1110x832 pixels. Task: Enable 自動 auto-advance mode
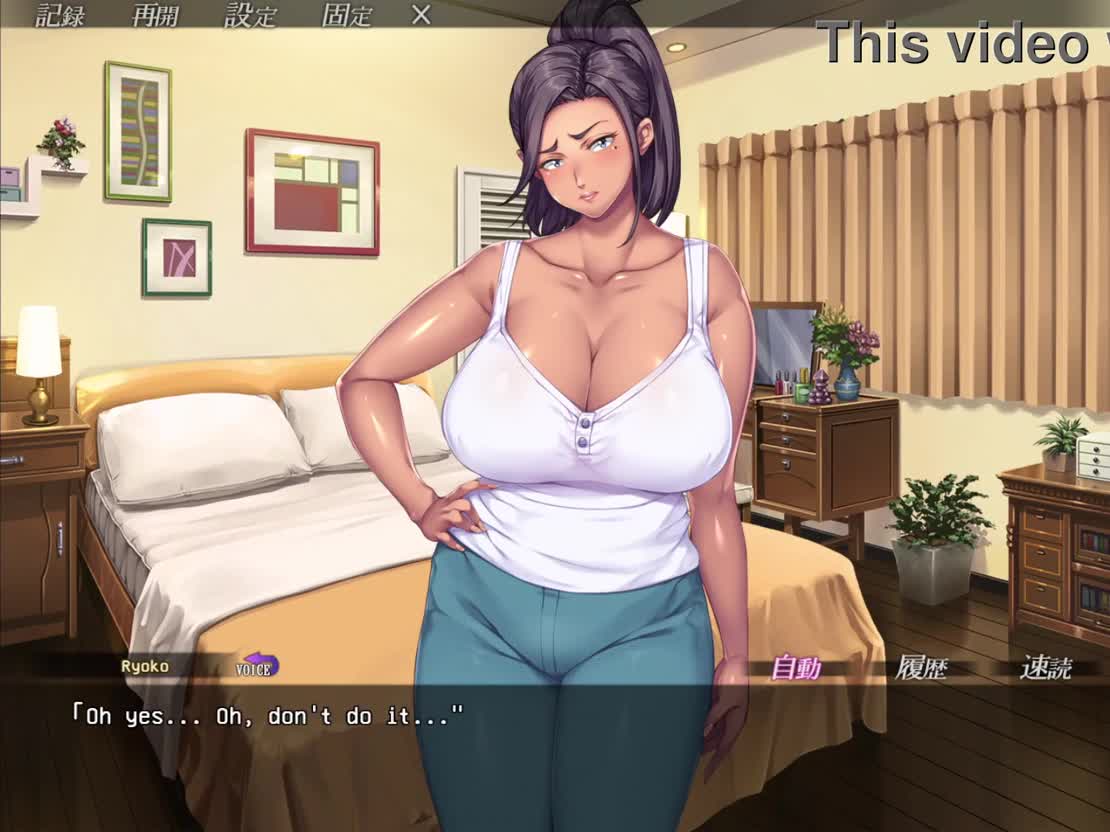pos(796,668)
